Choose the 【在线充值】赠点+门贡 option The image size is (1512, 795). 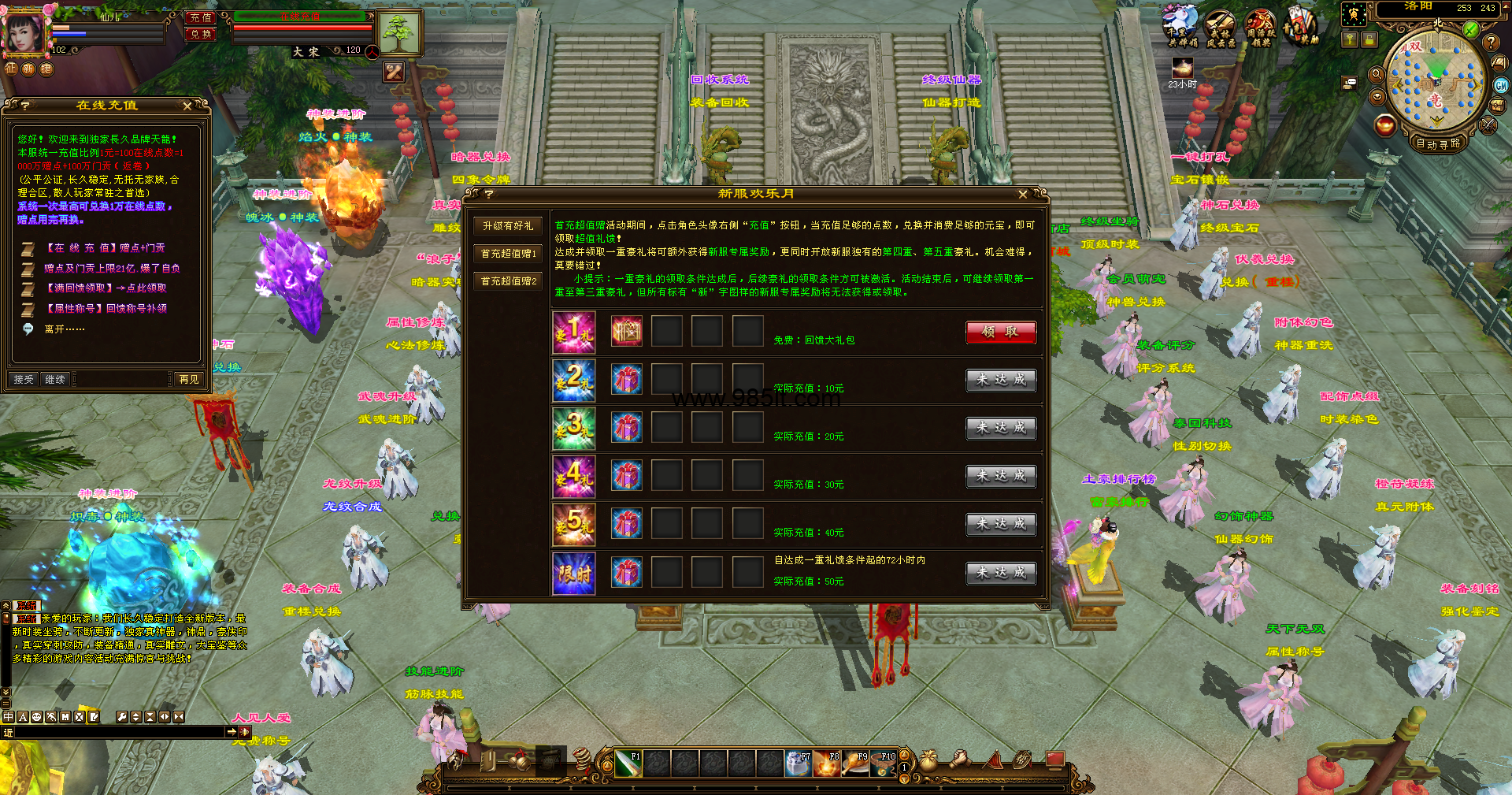(x=106, y=248)
